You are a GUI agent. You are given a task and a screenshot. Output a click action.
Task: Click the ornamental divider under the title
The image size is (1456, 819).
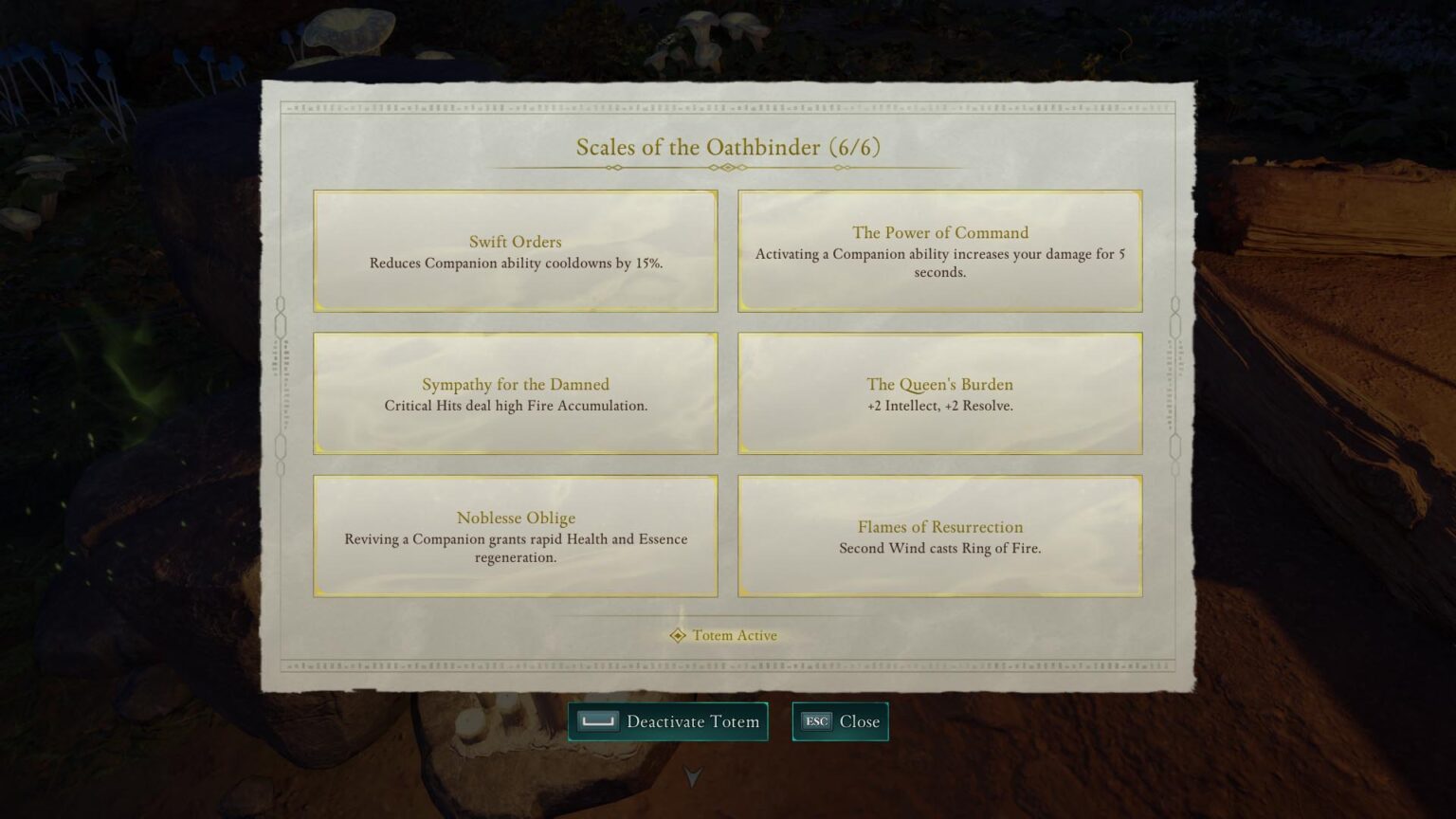[x=728, y=166]
